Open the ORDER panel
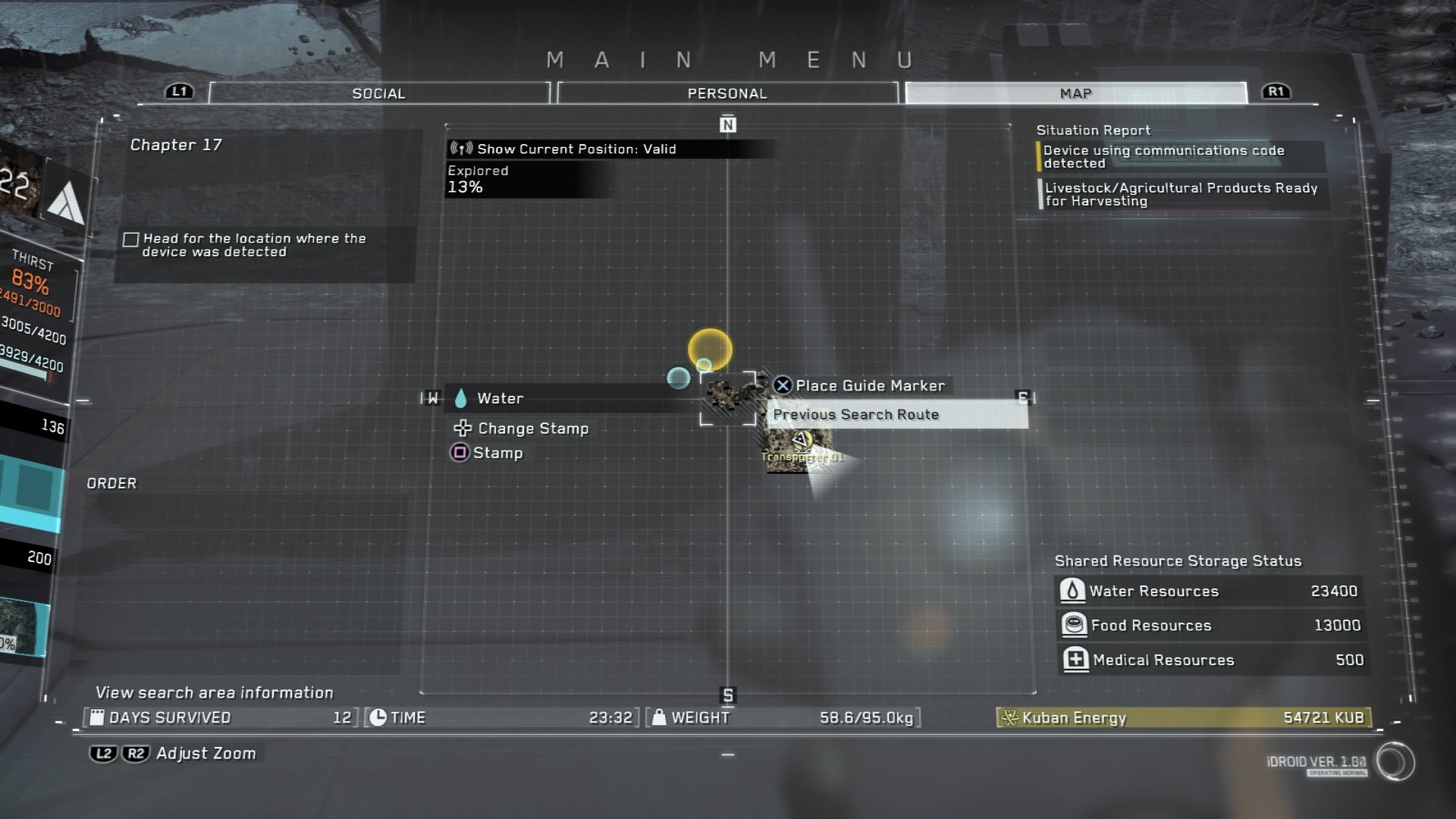Screen dimensions: 1456x819 111,484
